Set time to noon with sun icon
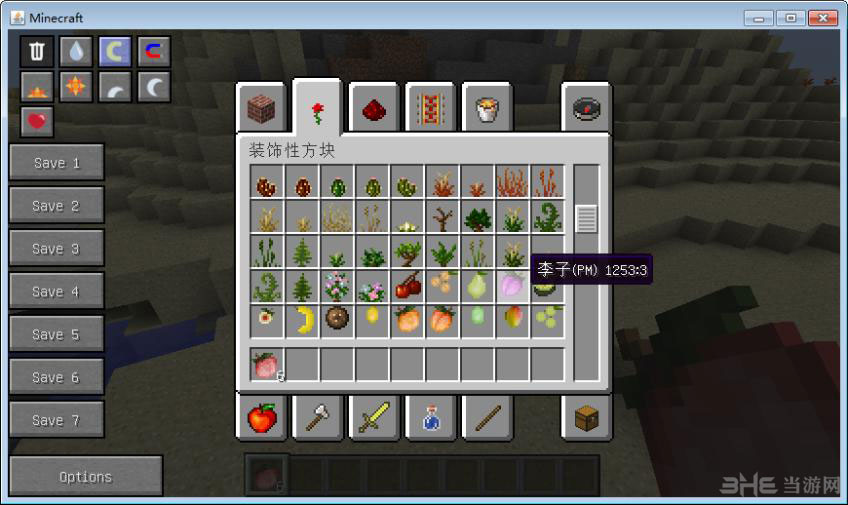 pos(75,88)
